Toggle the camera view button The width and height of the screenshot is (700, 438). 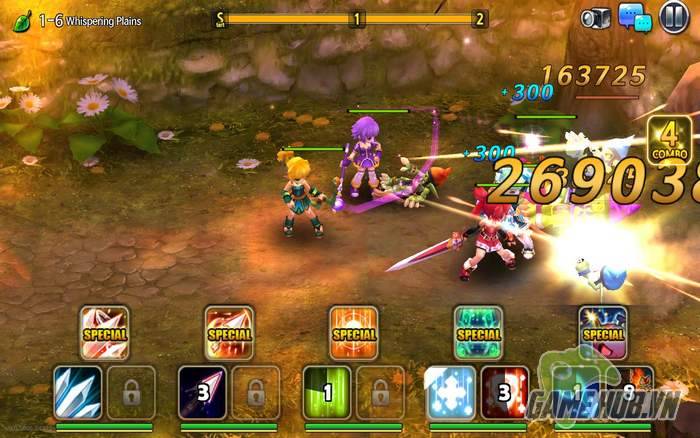point(596,18)
